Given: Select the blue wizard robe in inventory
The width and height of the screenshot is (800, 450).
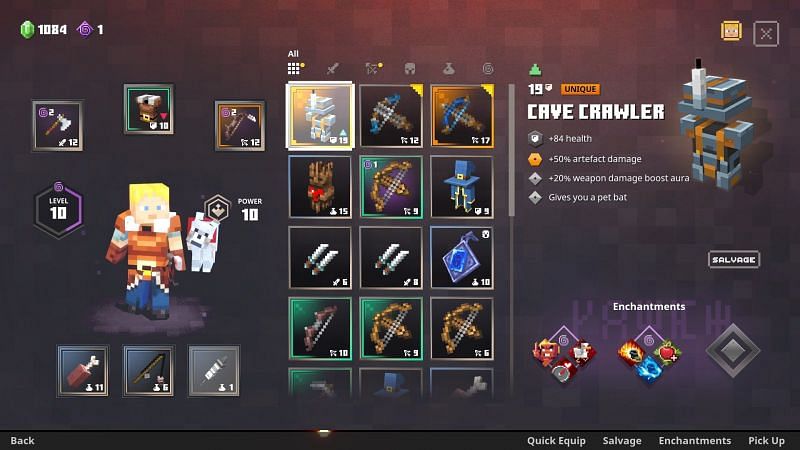Looking at the screenshot, I should (462, 186).
